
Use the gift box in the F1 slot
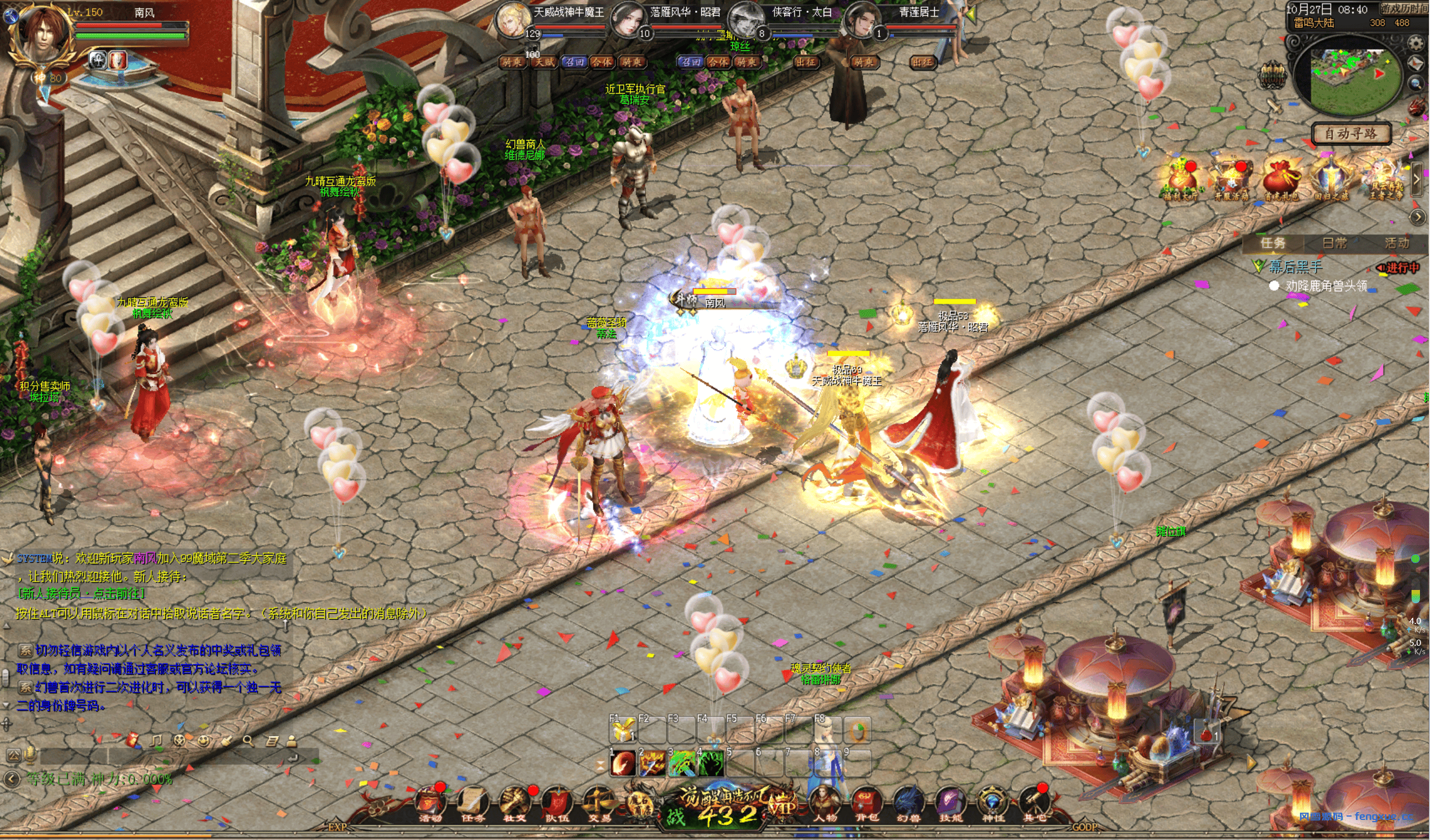click(623, 731)
